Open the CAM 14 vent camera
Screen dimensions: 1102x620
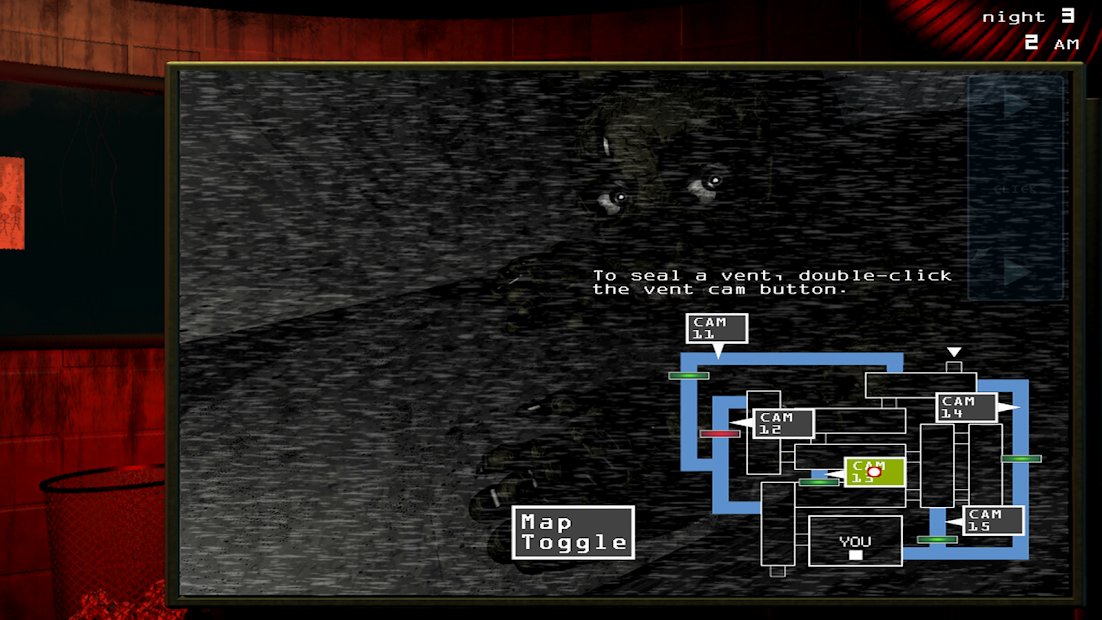(x=966, y=407)
